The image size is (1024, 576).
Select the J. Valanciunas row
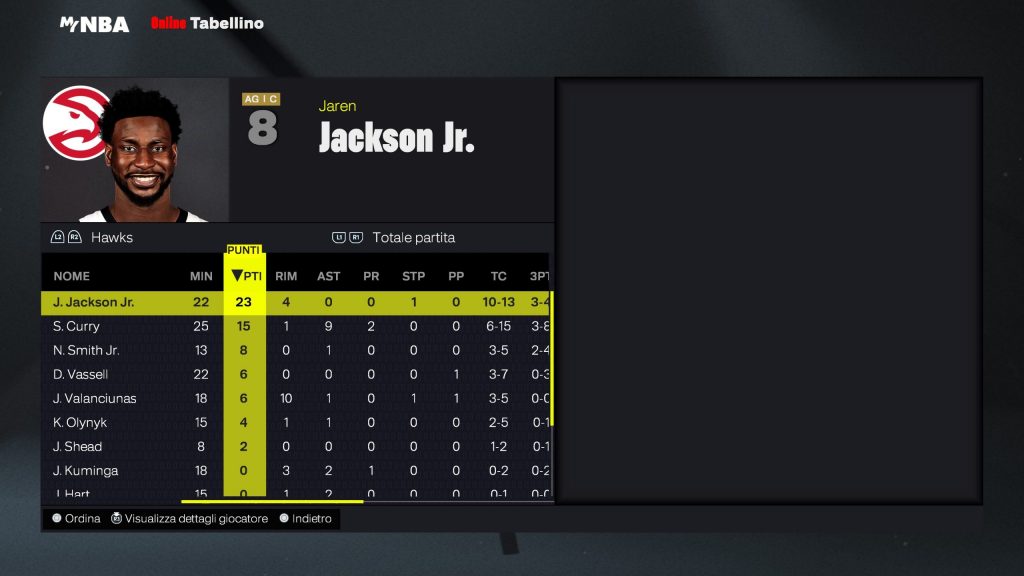[x=94, y=398]
